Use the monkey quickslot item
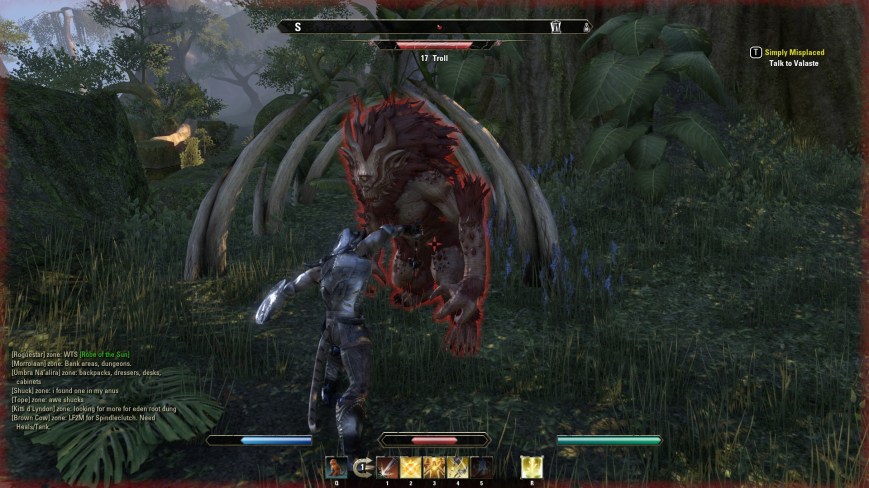 337,467
